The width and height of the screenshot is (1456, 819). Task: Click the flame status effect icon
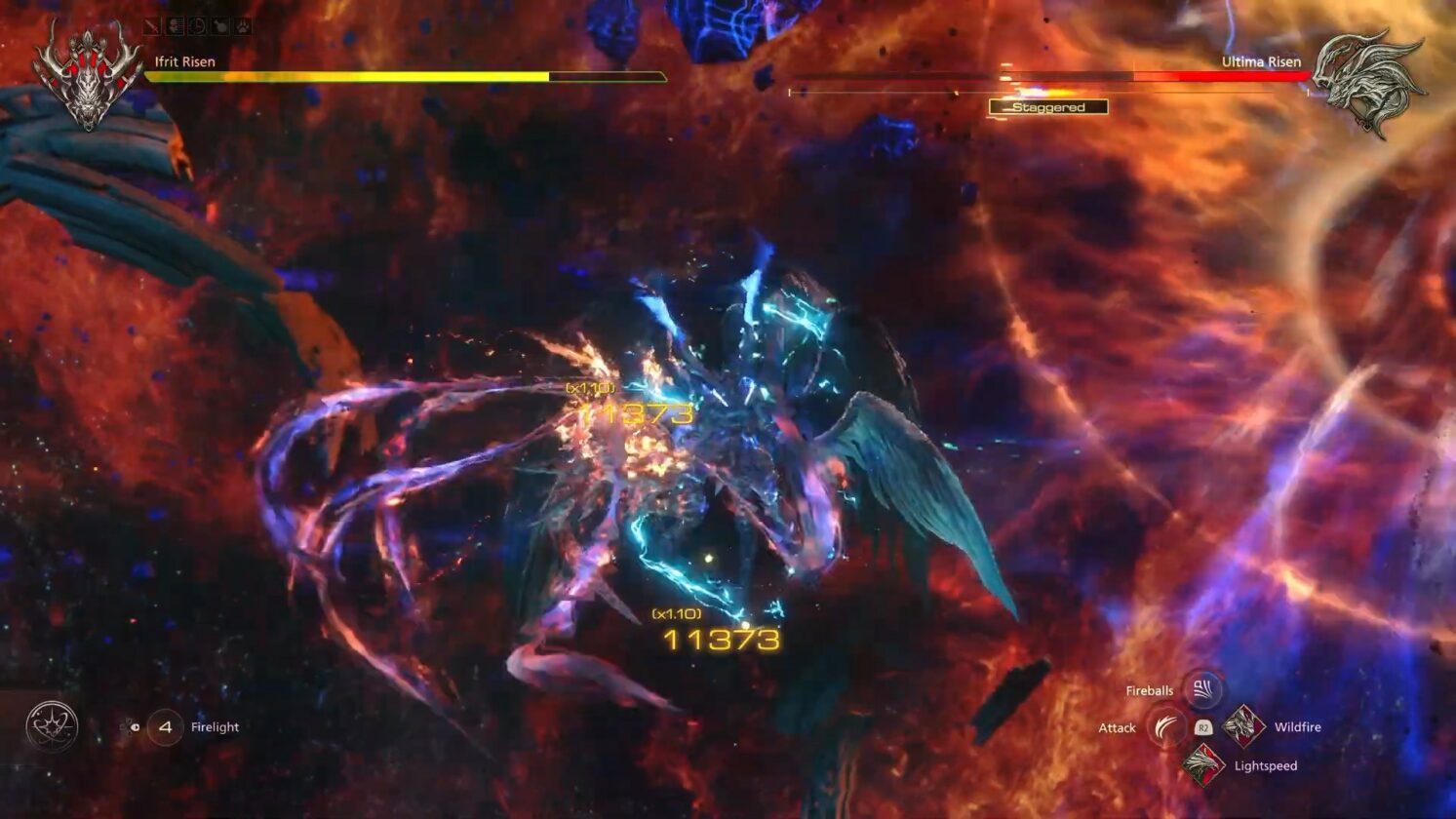[x=220, y=27]
